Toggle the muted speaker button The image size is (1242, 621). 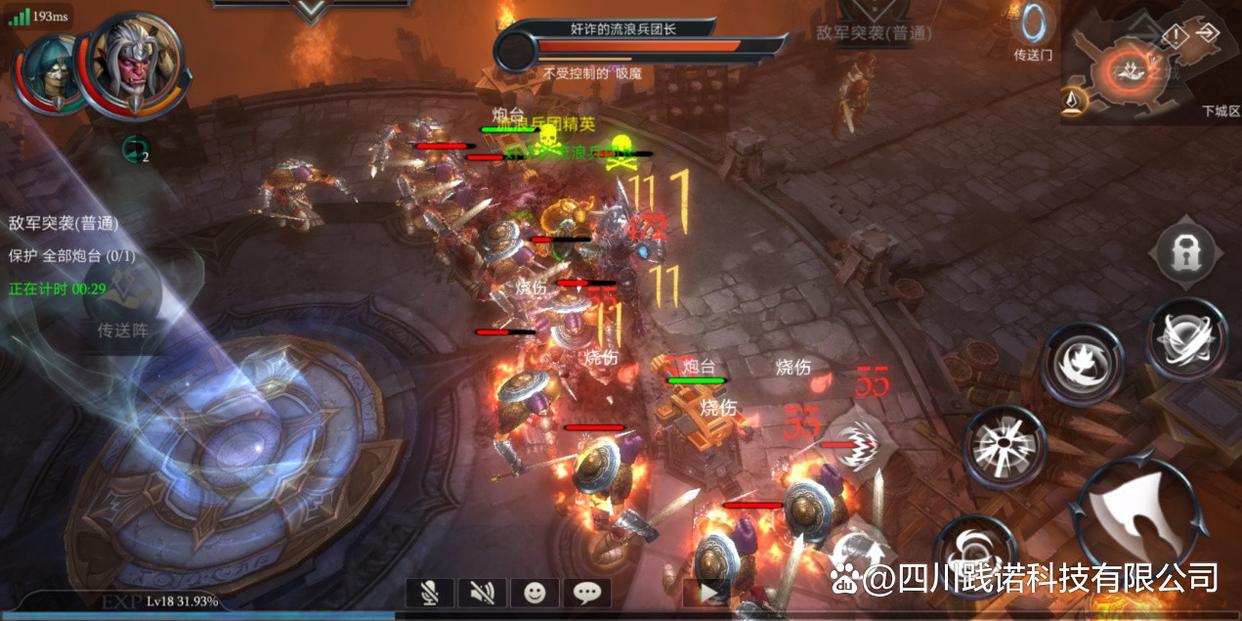click(482, 593)
